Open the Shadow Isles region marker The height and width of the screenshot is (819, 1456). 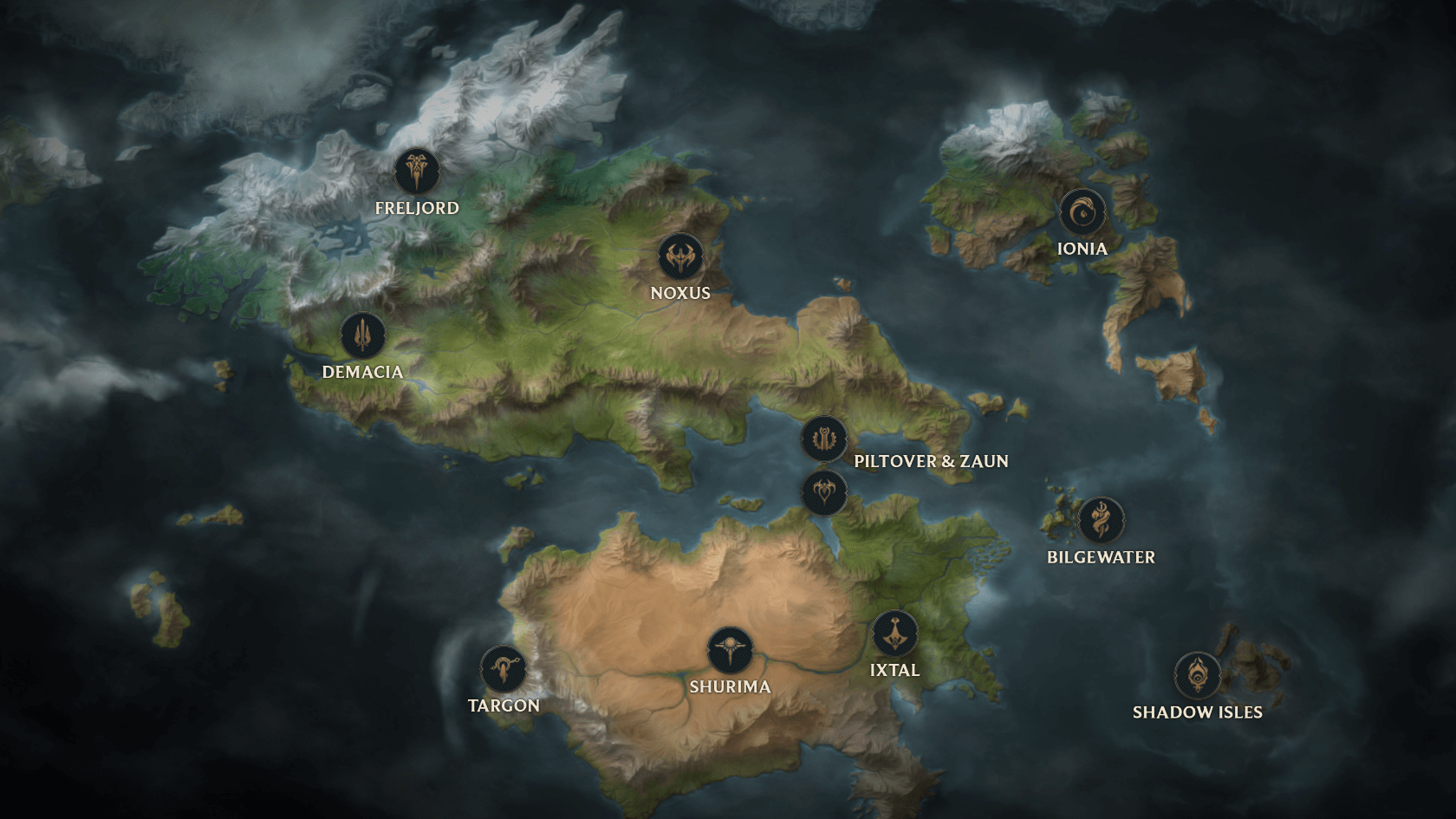tap(1198, 675)
